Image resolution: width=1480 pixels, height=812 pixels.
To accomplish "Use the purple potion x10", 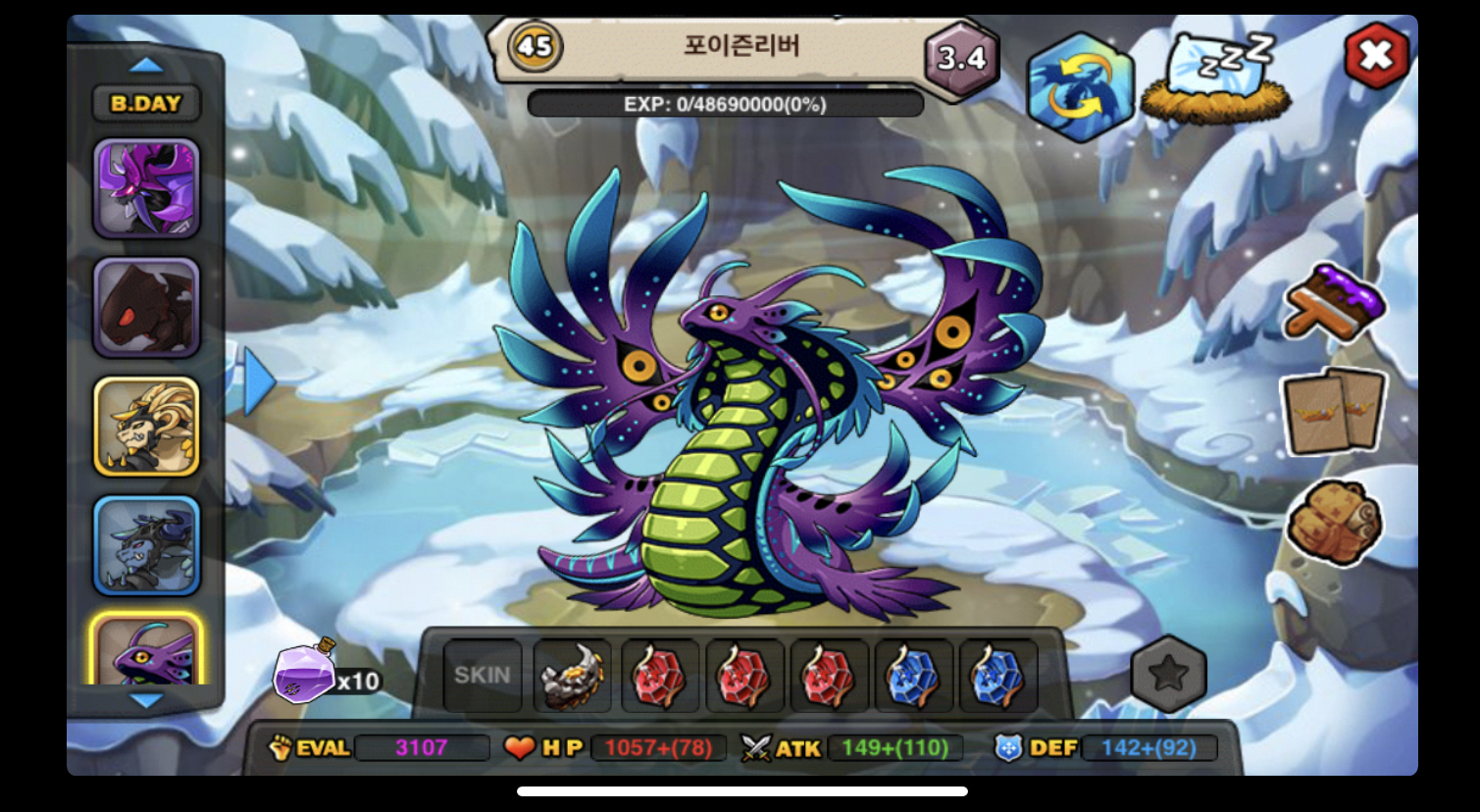I will pos(306,675).
